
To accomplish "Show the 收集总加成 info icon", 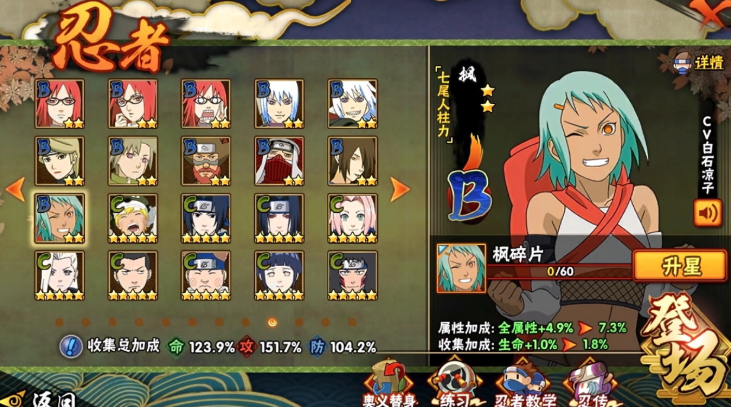I will tap(70, 347).
